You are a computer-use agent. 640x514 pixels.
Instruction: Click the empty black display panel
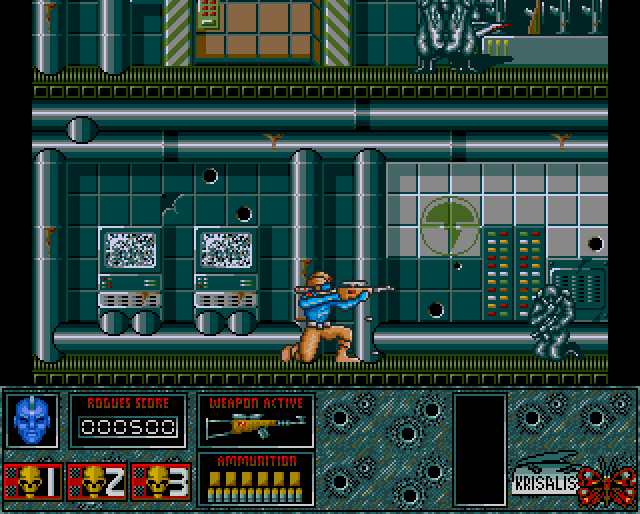(479, 449)
